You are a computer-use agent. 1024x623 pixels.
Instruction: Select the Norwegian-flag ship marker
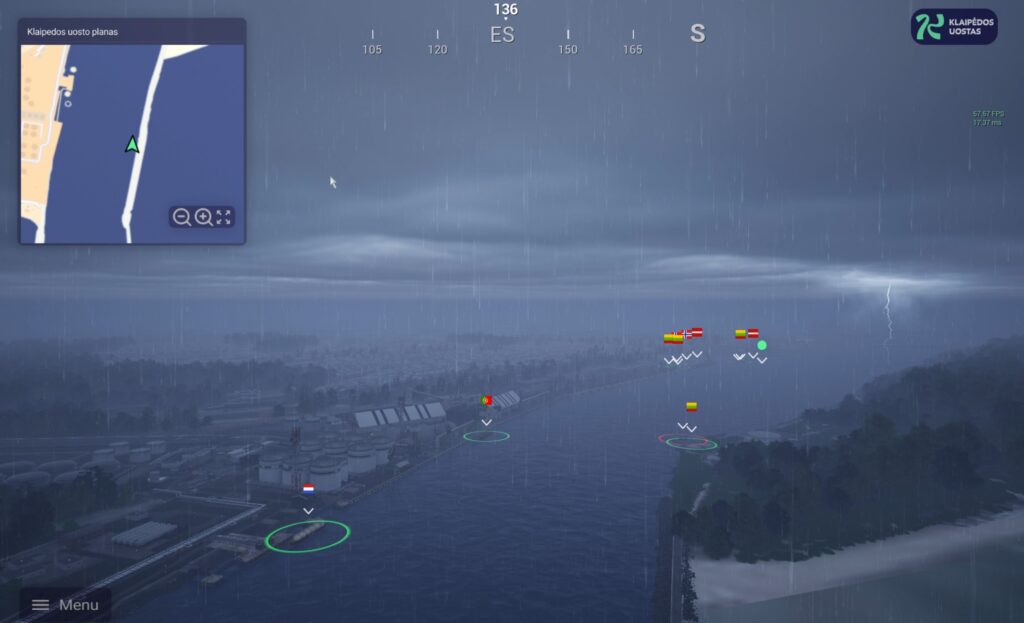pos(685,334)
